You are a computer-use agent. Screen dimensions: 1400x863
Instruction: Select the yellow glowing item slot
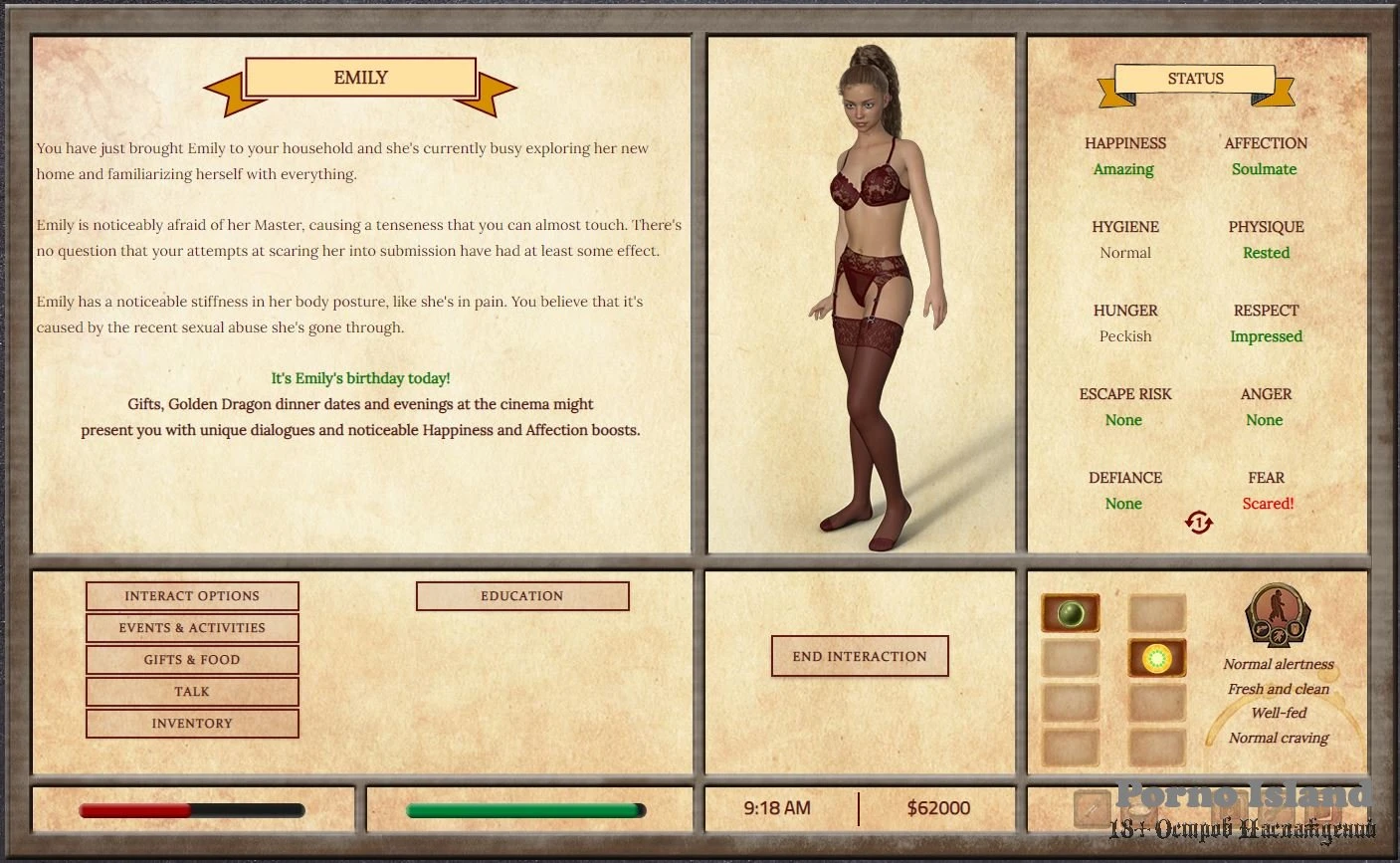pos(1156,658)
